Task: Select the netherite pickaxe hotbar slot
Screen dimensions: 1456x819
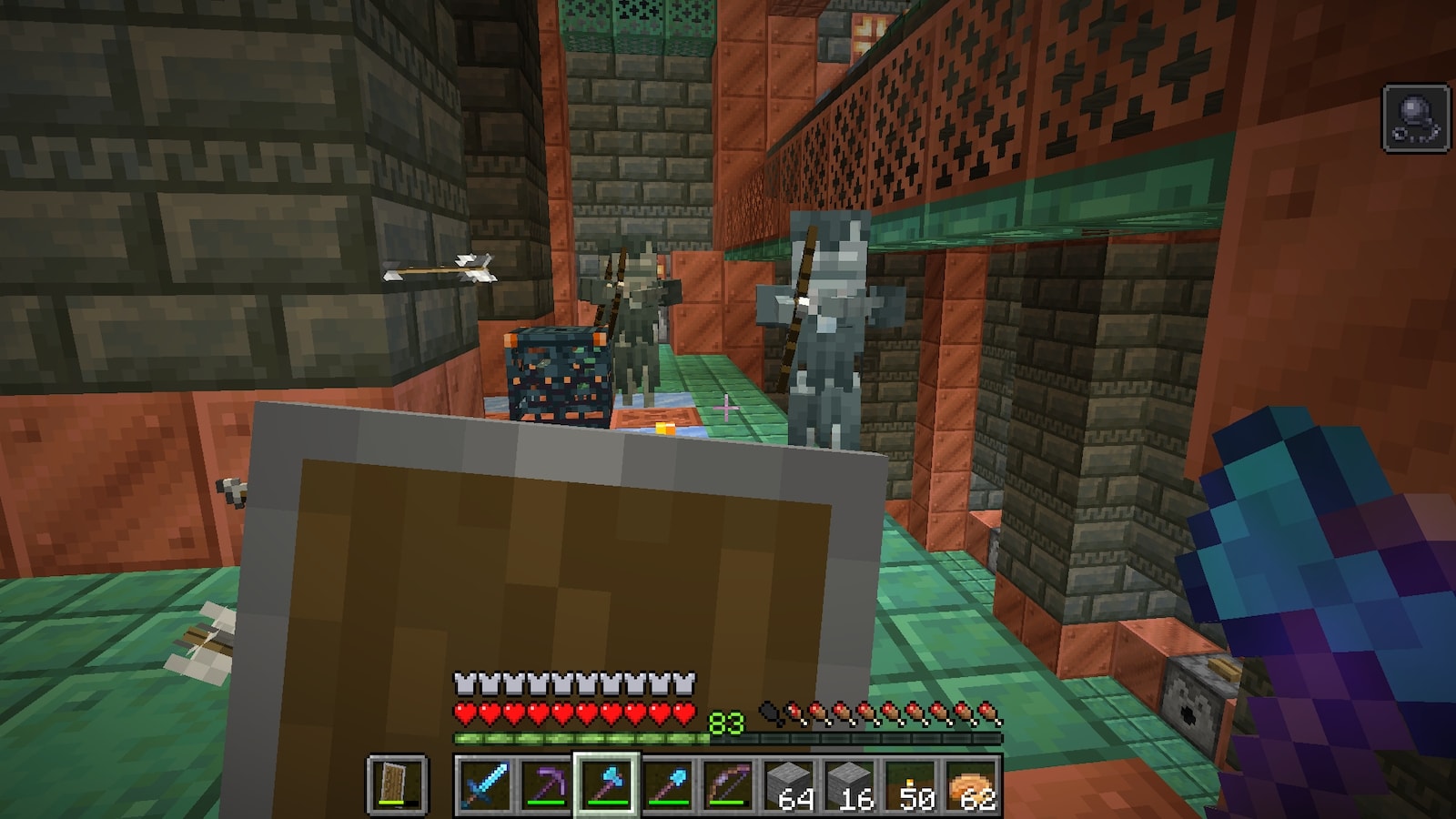Action: click(x=545, y=784)
